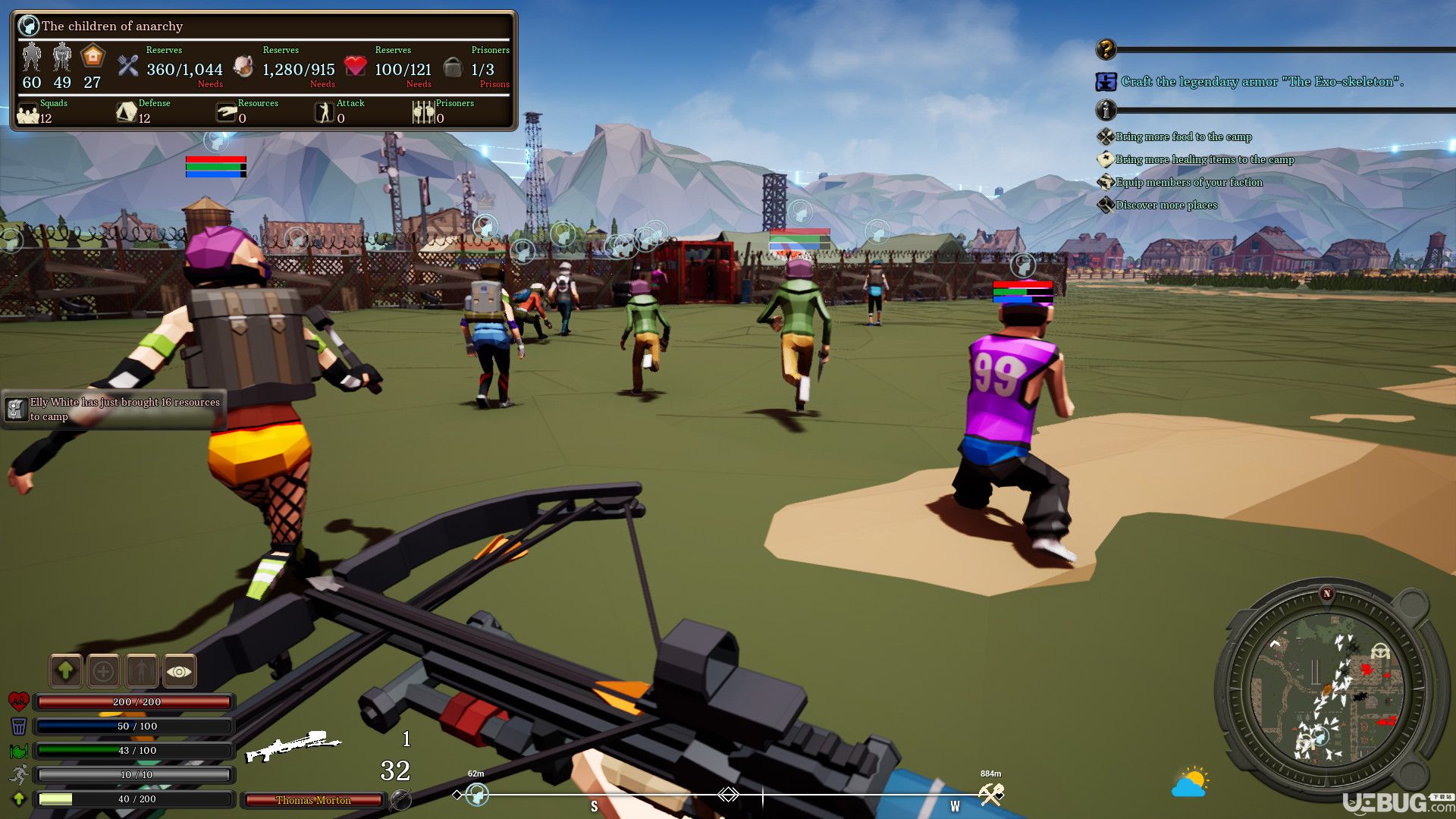Click the info 'i' tips icon
This screenshot has width=1456, height=819.
(1106, 111)
